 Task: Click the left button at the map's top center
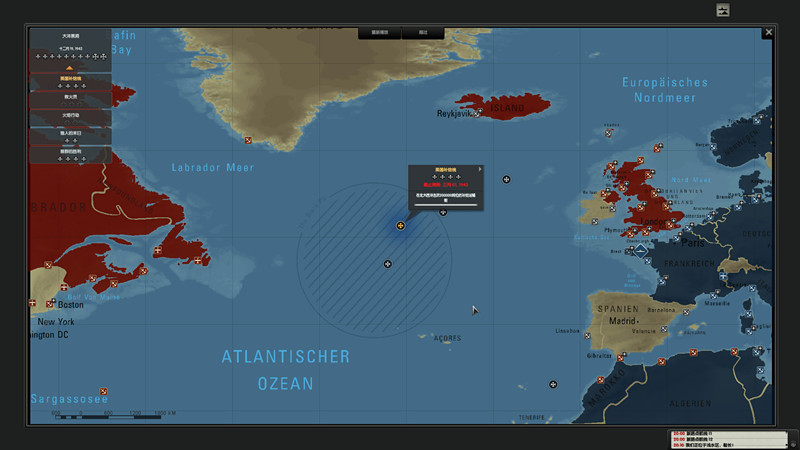(x=380, y=33)
